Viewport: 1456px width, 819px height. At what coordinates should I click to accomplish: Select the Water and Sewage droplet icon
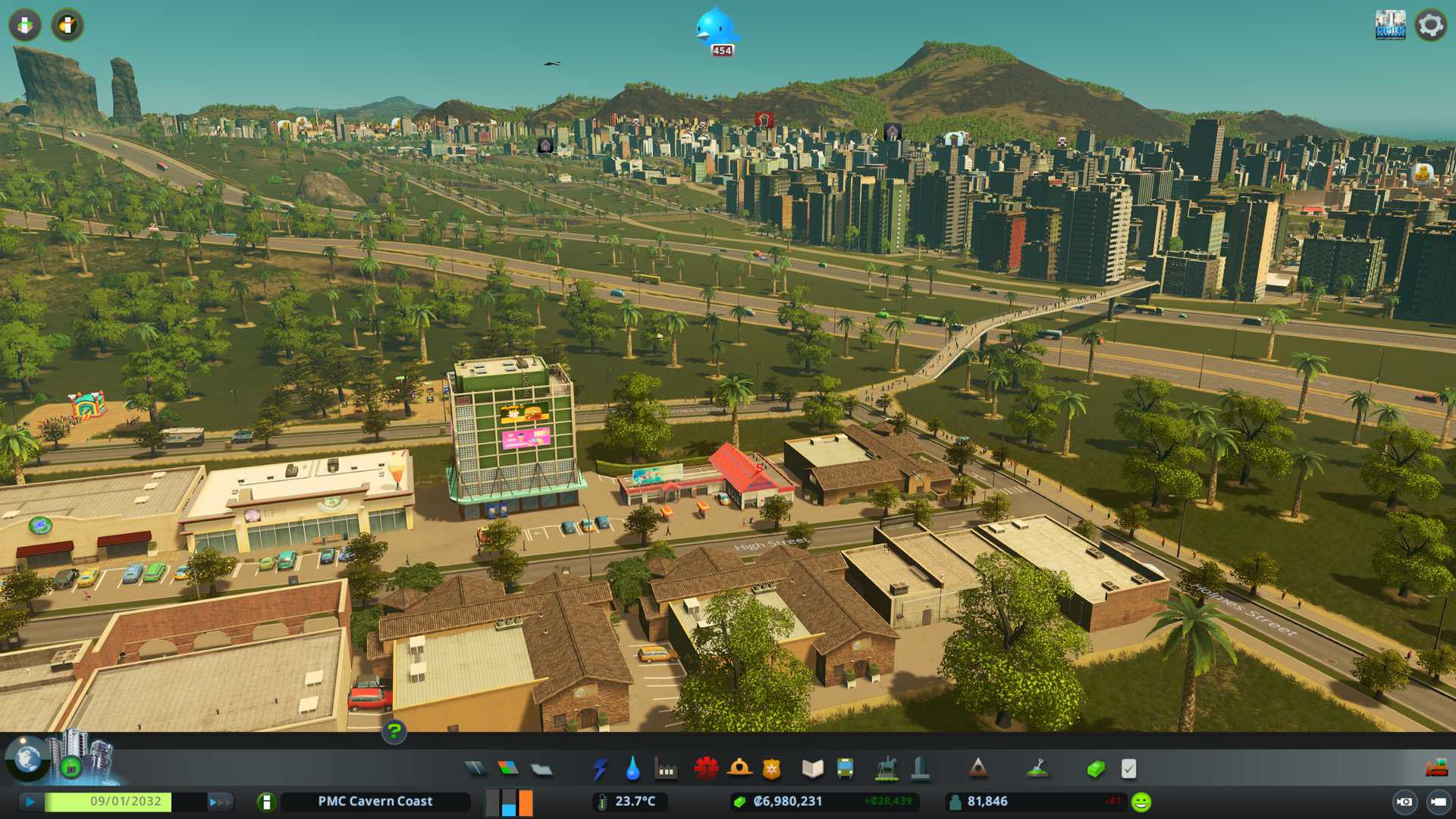(632, 769)
